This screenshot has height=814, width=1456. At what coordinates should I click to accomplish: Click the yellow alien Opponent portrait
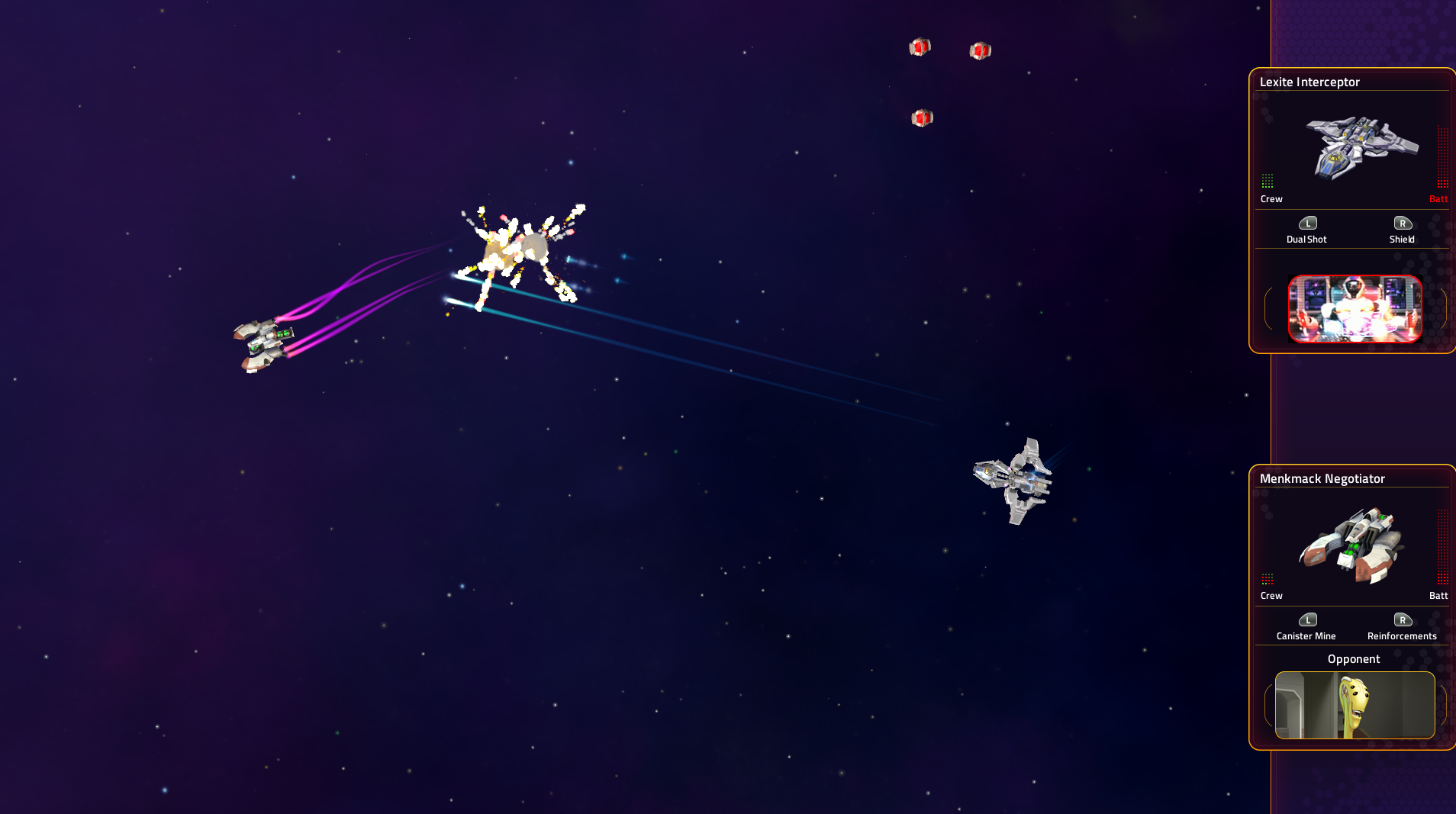pos(1355,705)
